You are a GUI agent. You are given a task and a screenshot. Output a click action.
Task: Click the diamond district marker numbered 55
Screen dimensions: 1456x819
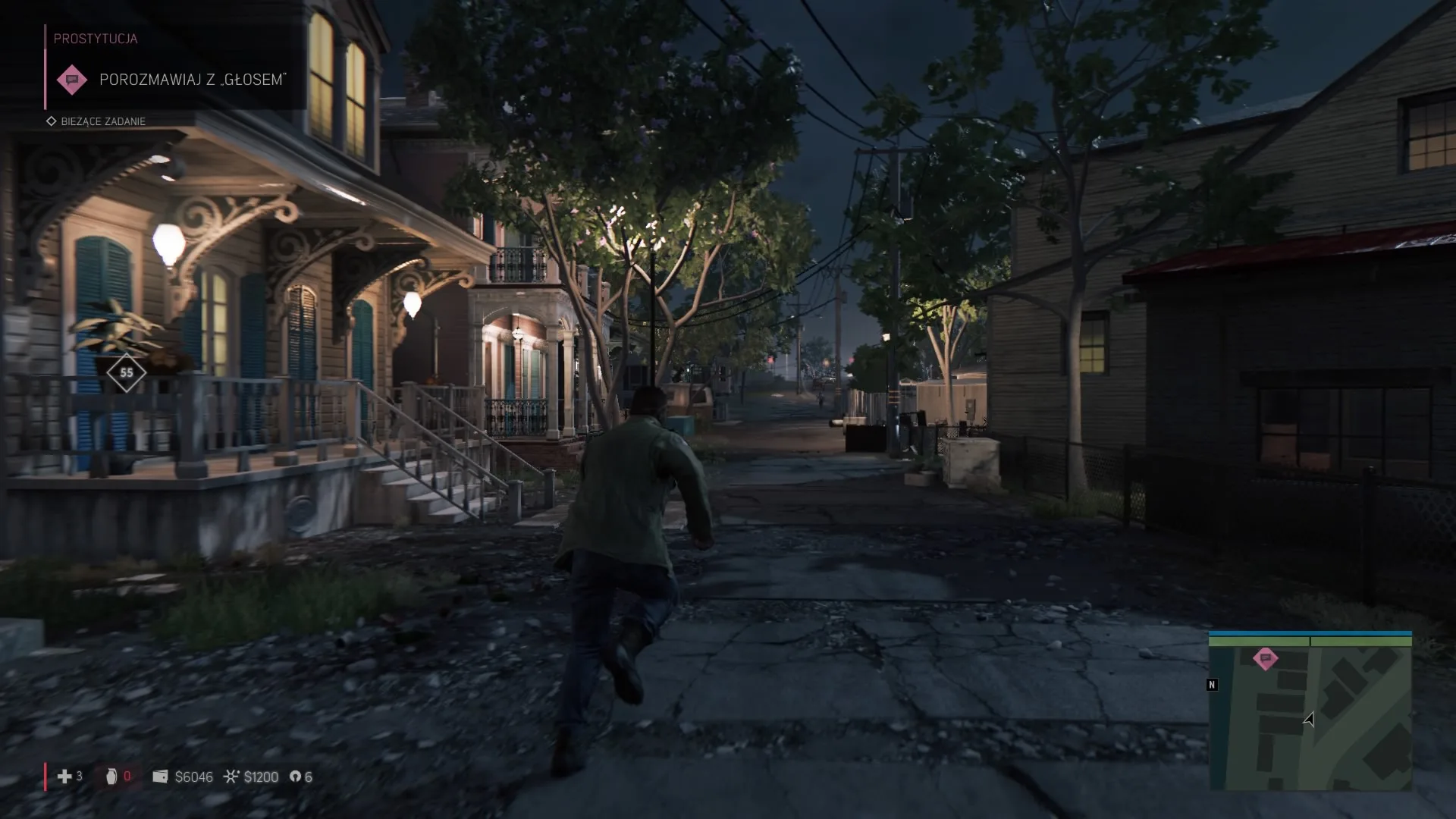pyautogui.click(x=127, y=372)
